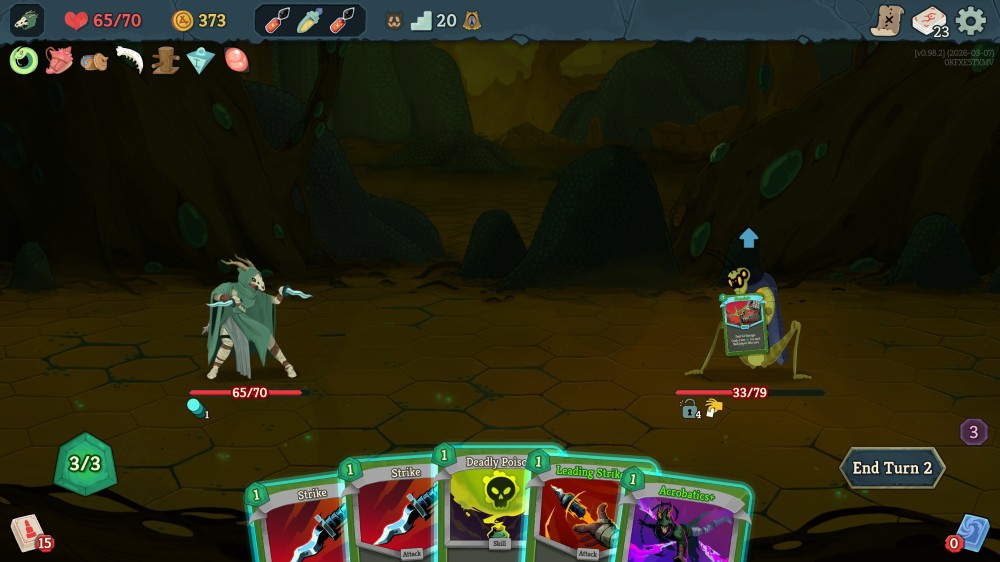The width and height of the screenshot is (1000, 562).
Task: Inspect the wooden stump relic
Action: point(165,61)
